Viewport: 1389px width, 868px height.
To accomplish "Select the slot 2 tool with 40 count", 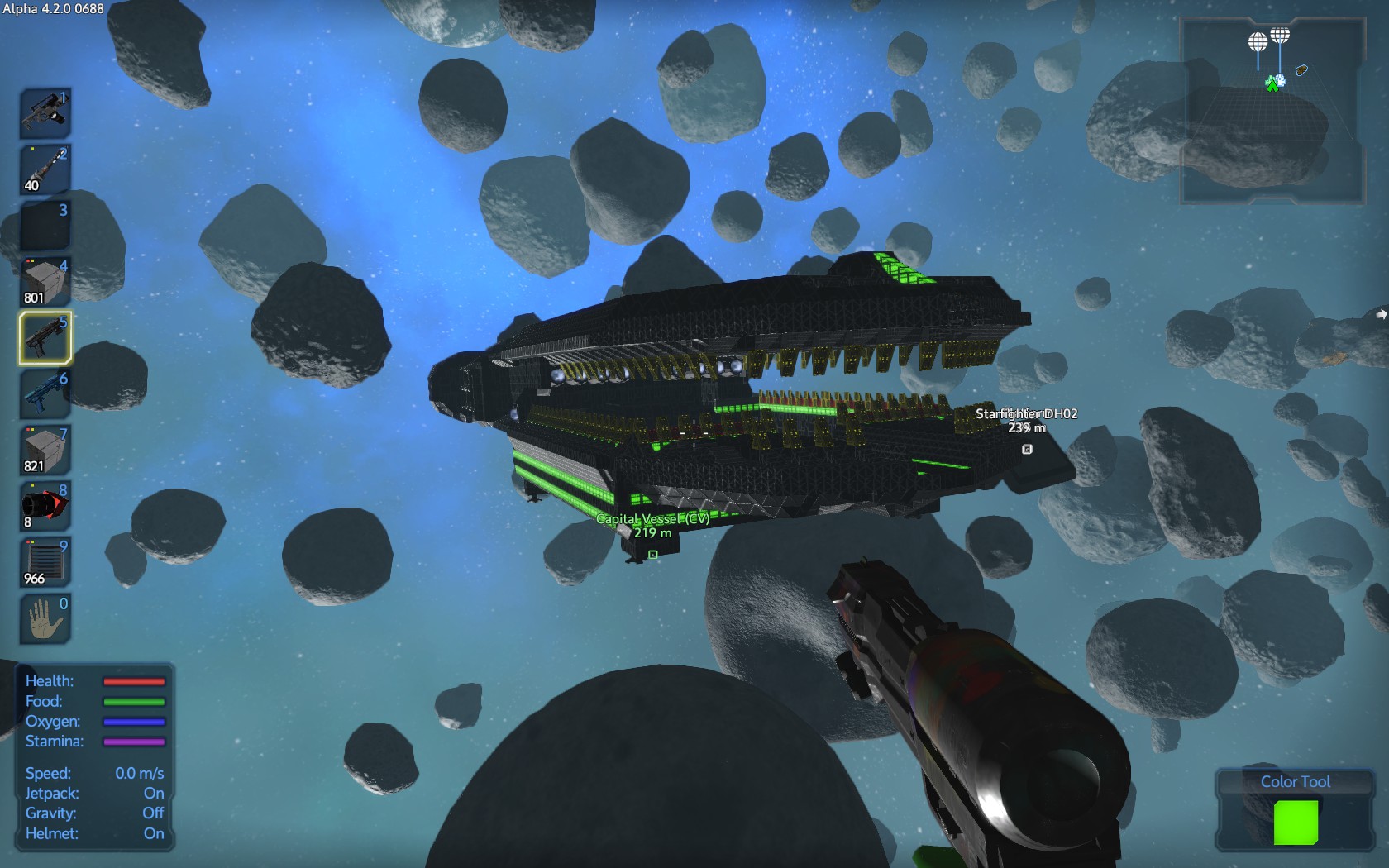I will (x=45, y=169).
